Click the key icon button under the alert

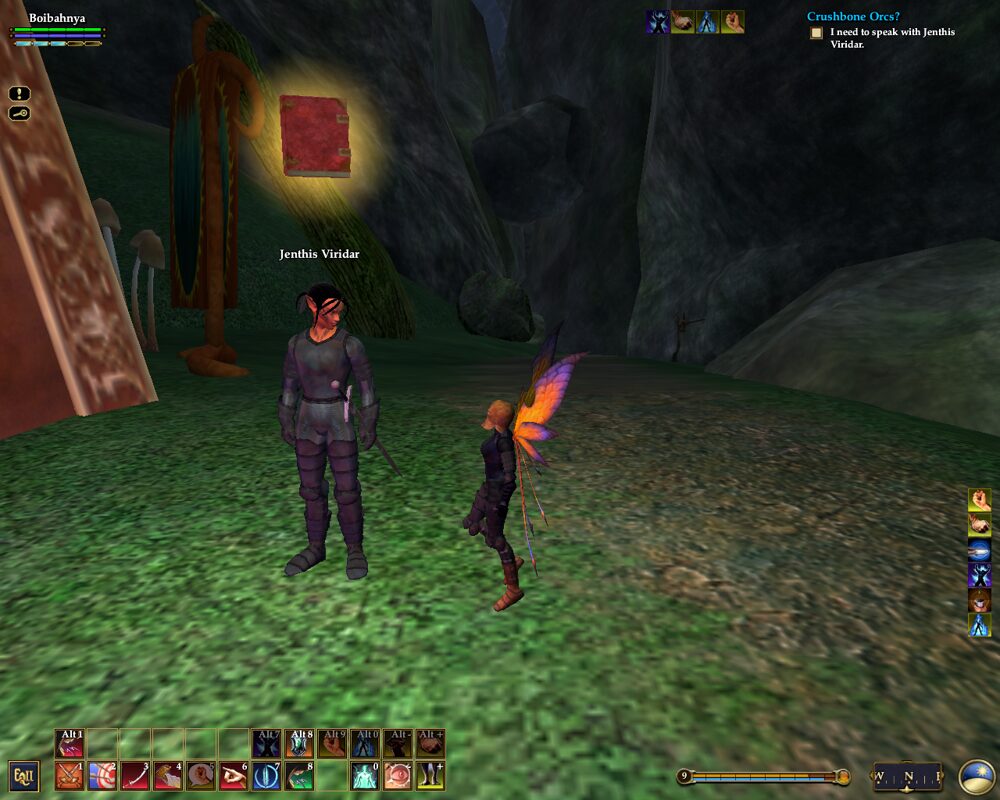click(x=20, y=113)
